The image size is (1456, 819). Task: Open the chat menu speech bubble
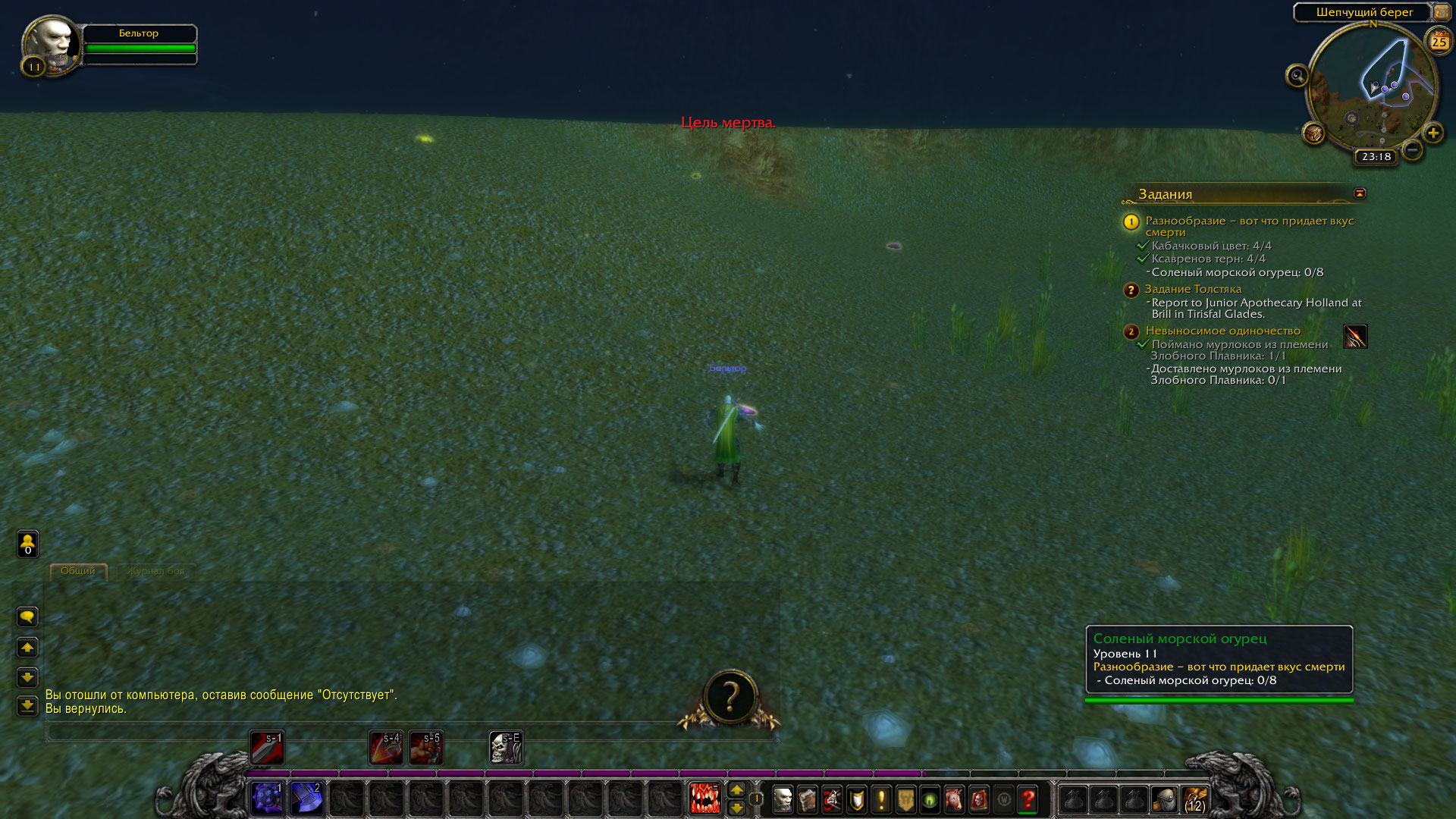coord(27,617)
